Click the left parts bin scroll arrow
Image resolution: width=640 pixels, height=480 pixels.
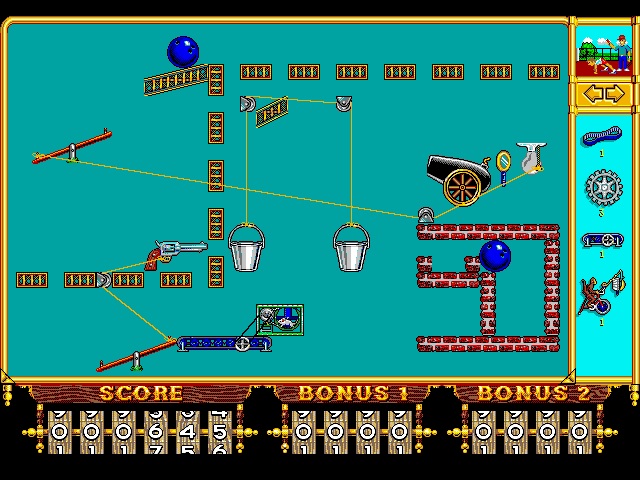[592, 94]
